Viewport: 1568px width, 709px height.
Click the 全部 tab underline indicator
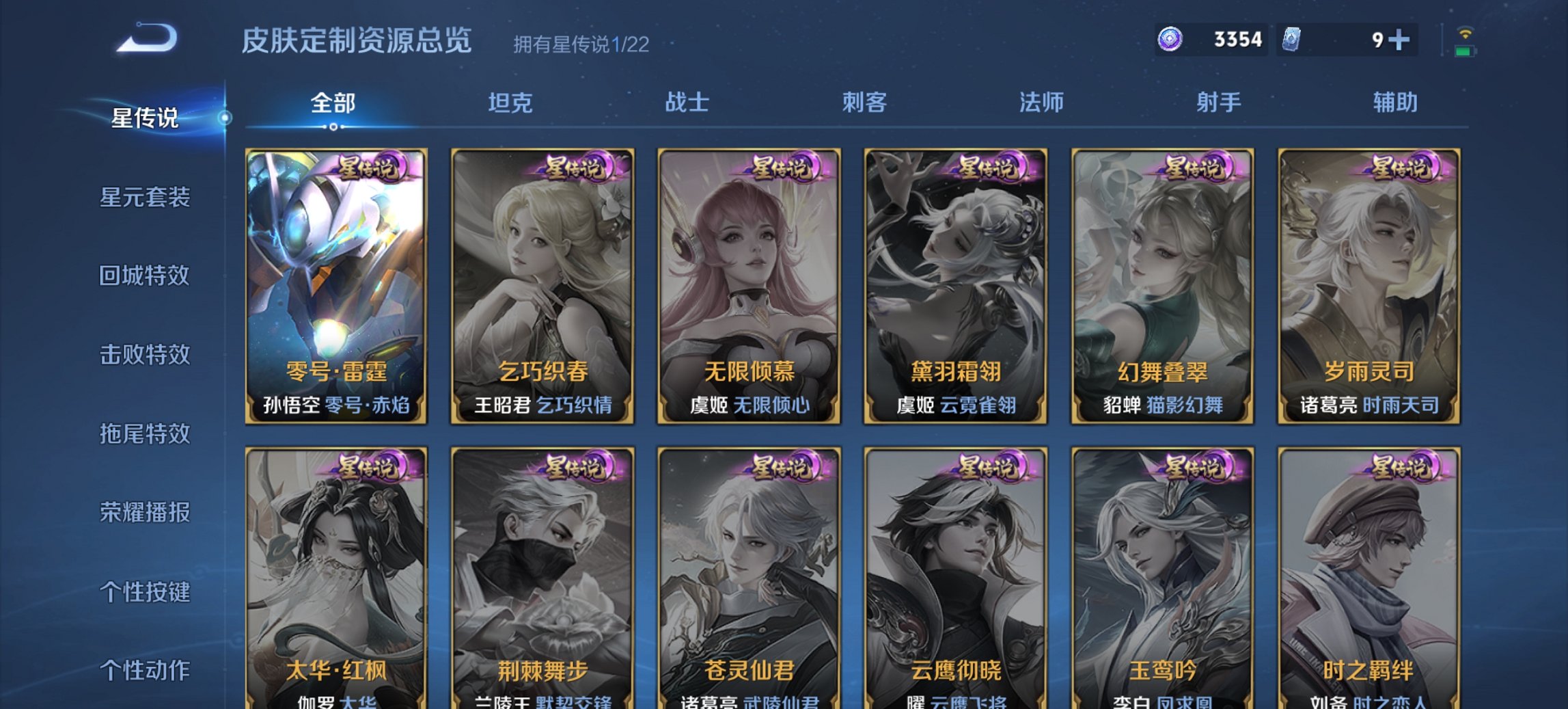click(333, 126)
